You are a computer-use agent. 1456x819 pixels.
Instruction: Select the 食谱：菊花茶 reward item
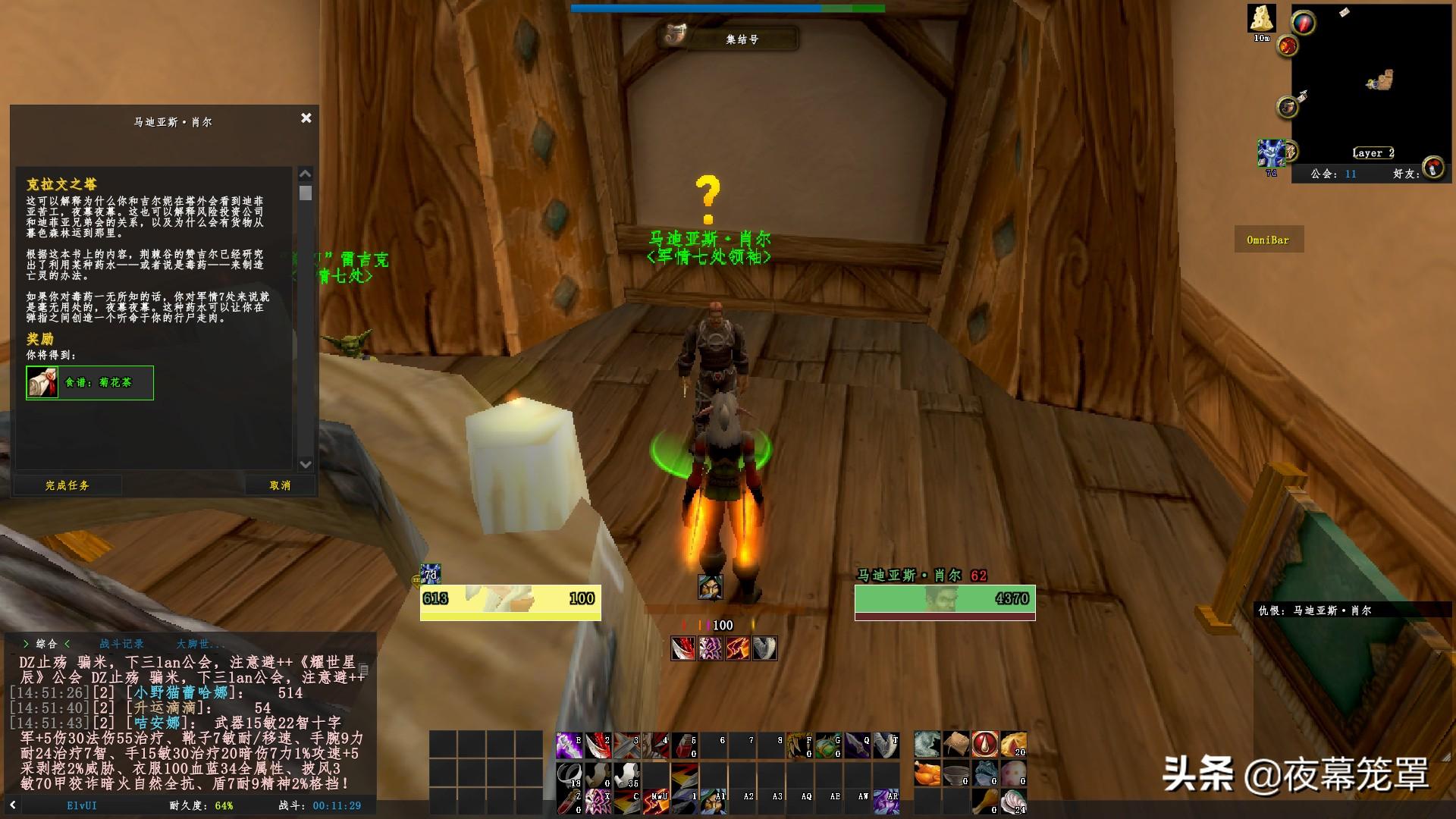(x=89, y=383)
